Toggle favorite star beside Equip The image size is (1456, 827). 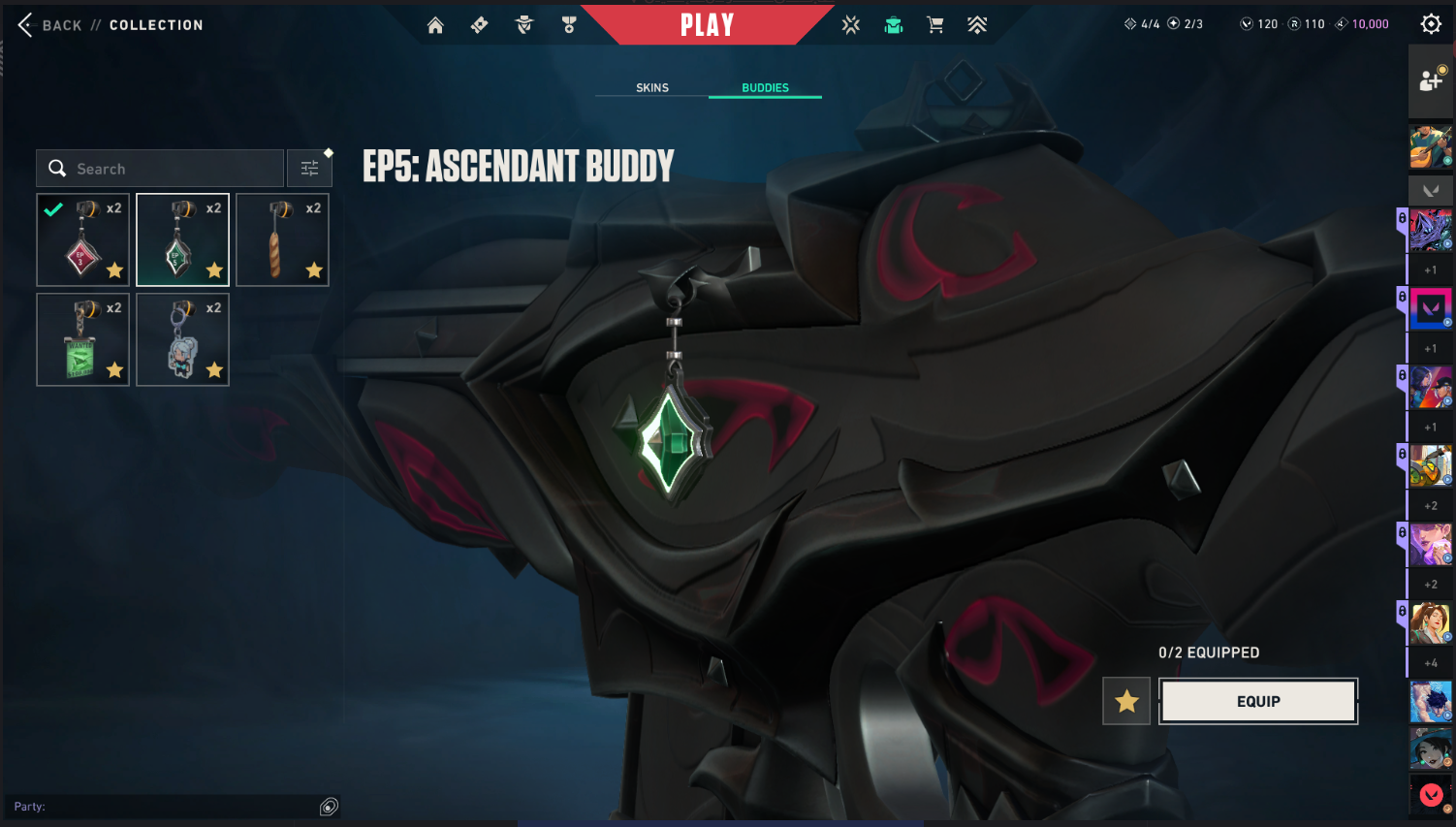pos(1126,701)
